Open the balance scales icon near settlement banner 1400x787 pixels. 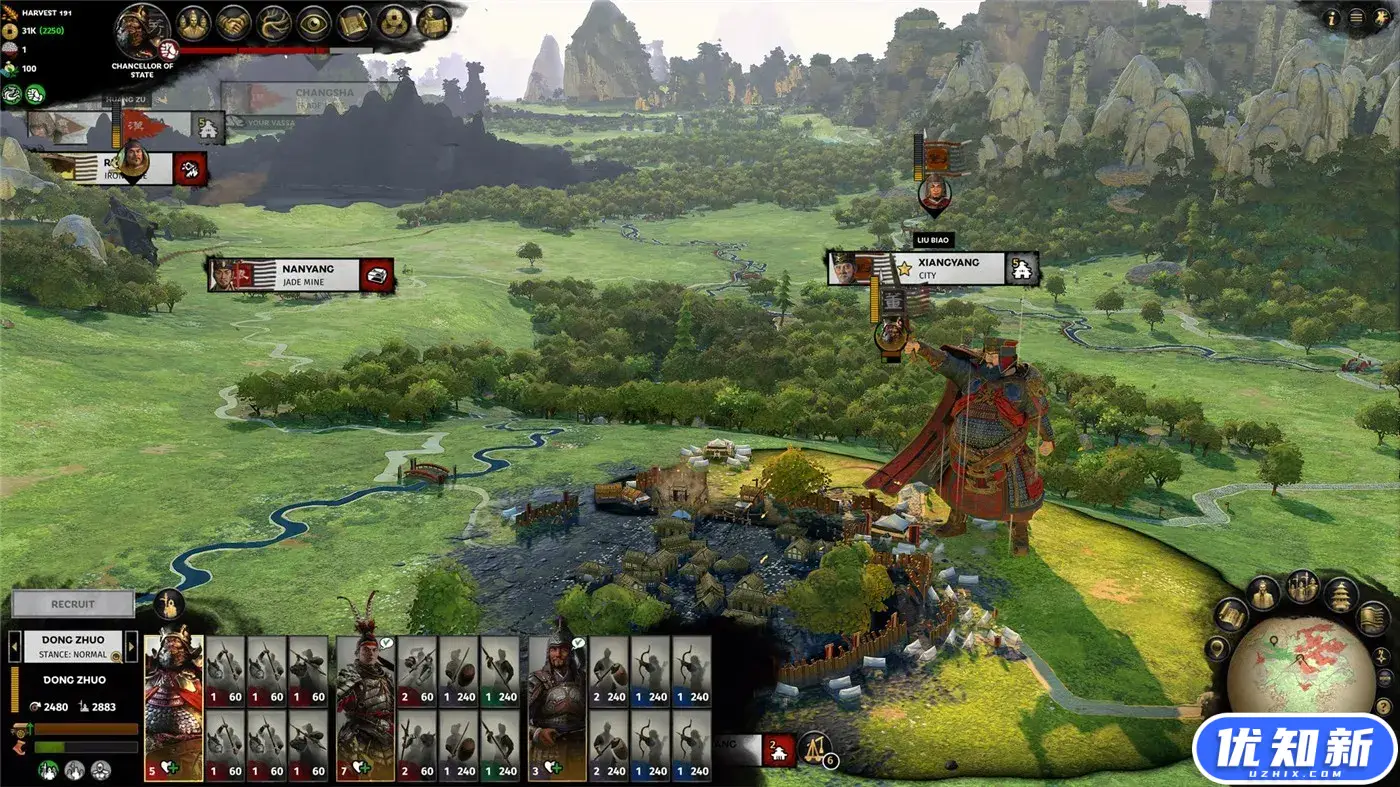[x=814, y=746]
